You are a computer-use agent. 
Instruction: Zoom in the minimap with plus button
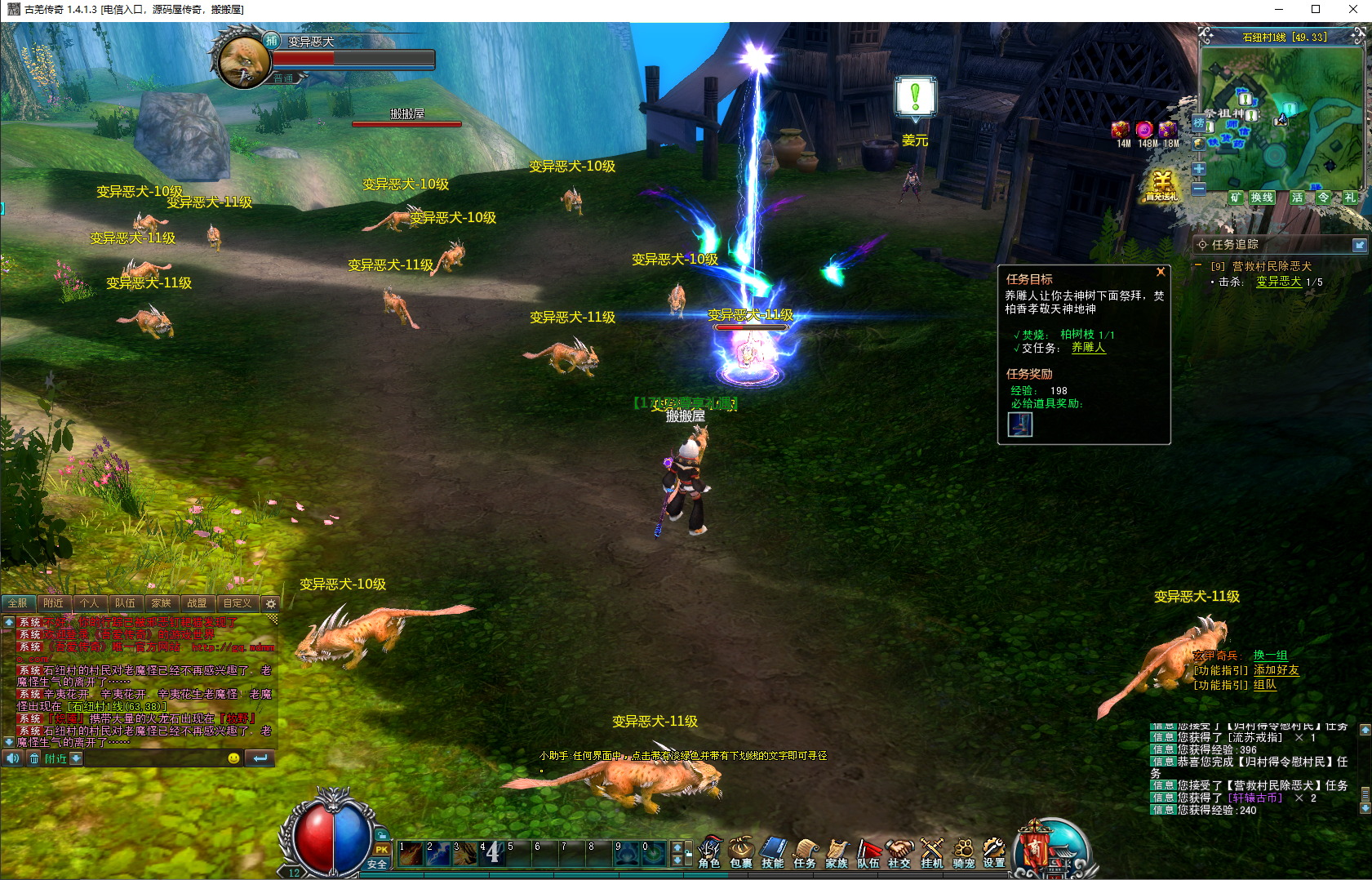tap(1198, 169)
